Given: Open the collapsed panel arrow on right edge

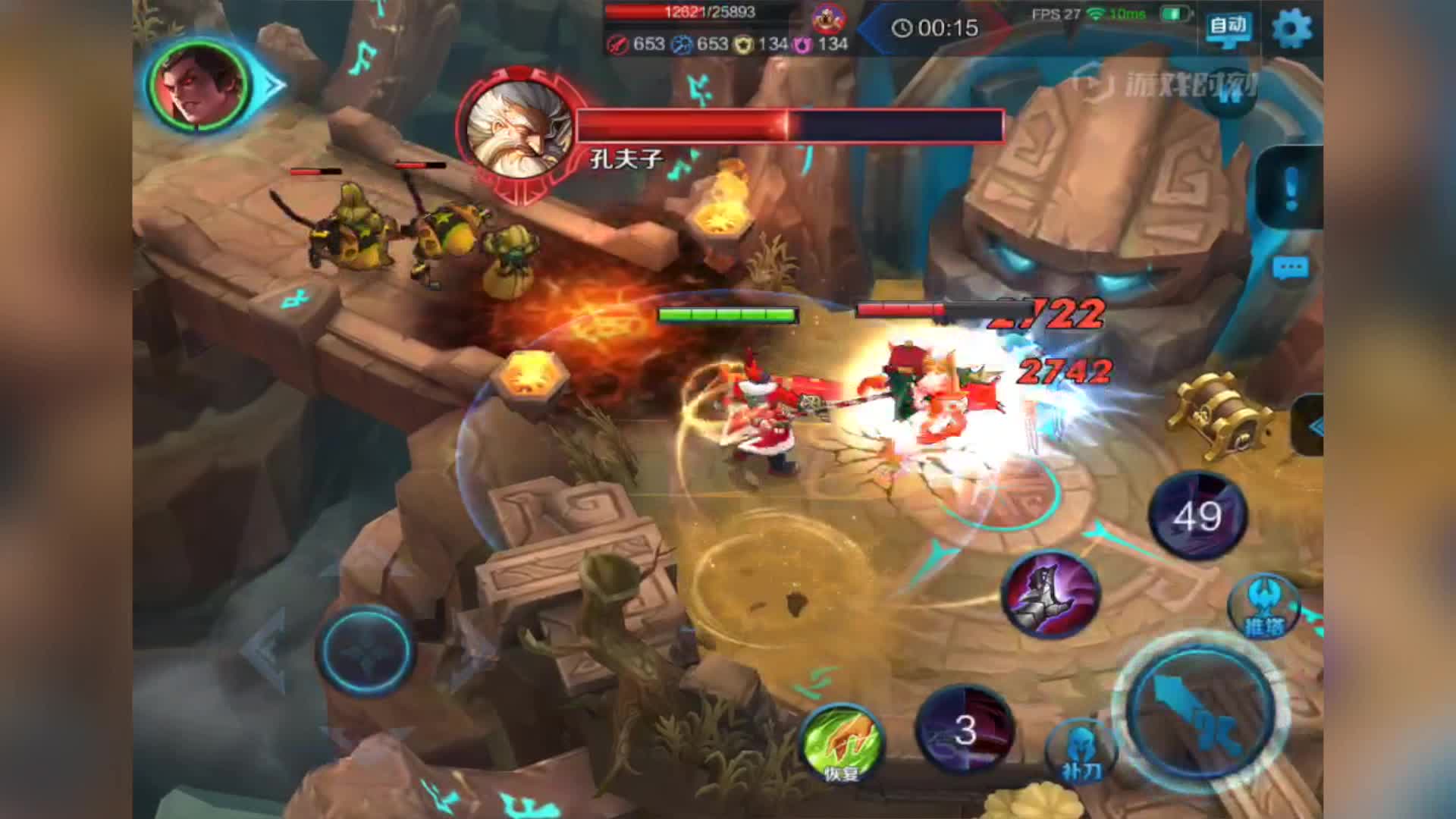Looking at the screenshot, I should (x=1312, y=427).
